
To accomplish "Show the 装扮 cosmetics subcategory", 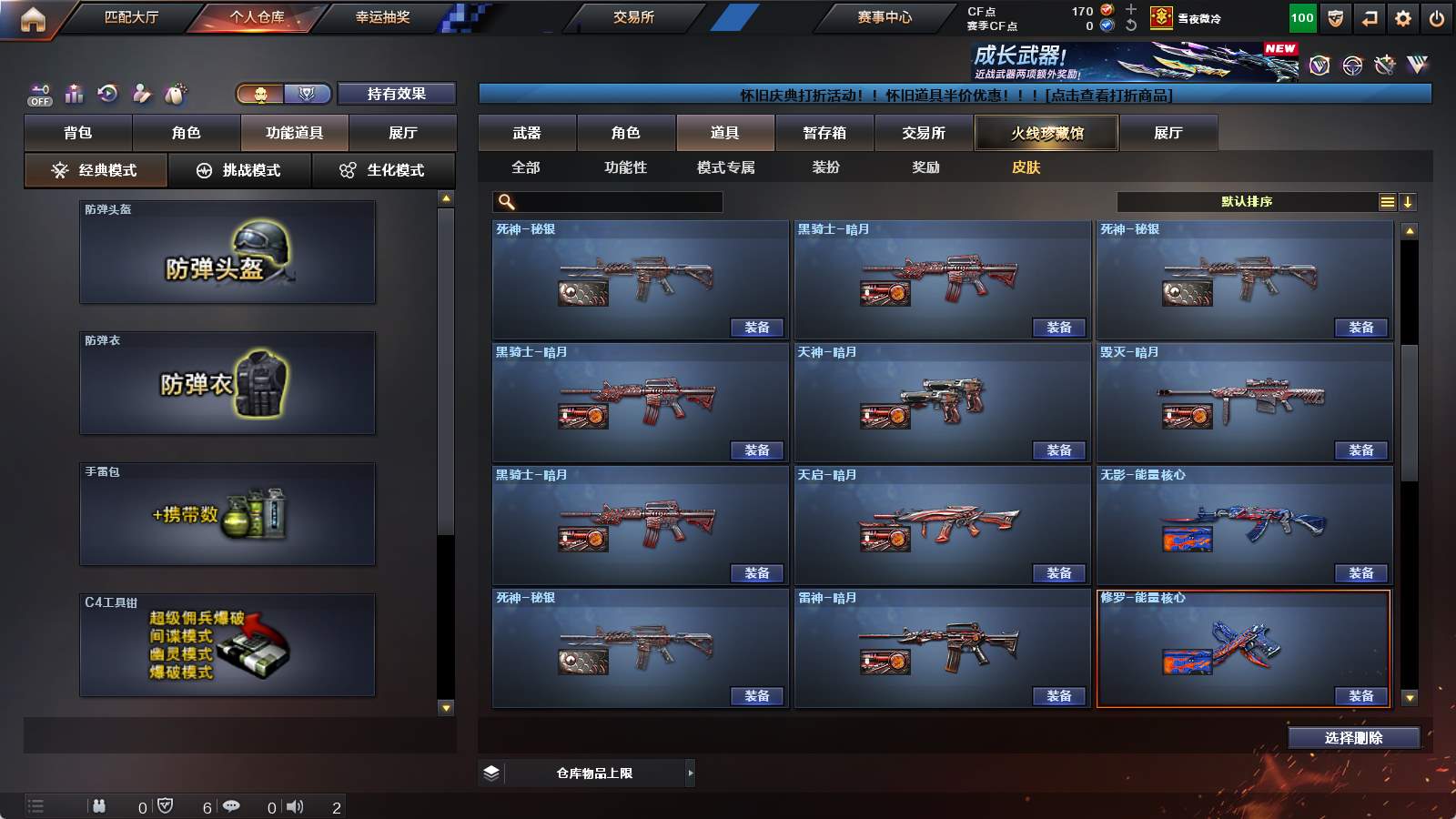I will 825,167.
